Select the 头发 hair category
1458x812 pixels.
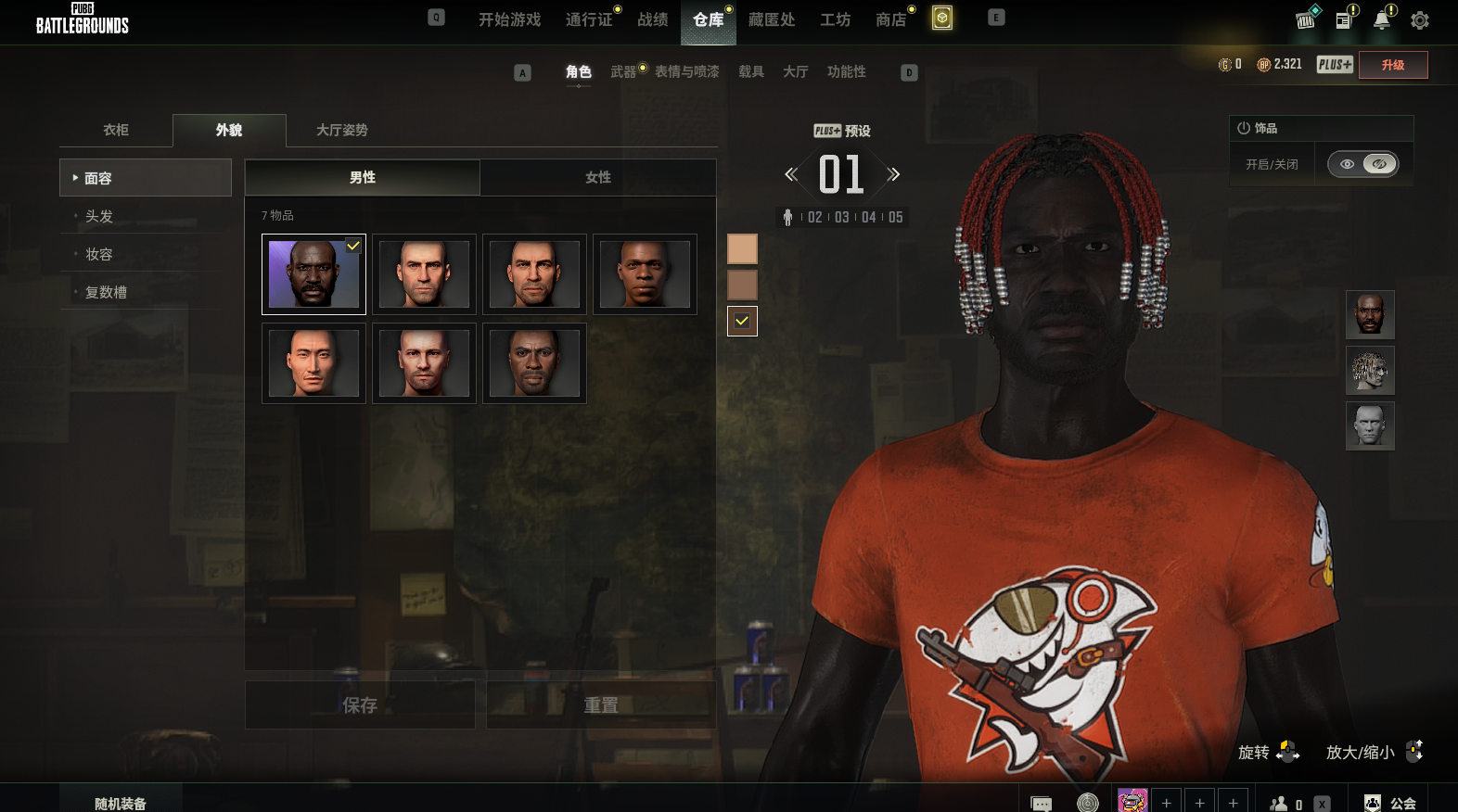click(99, 216)
